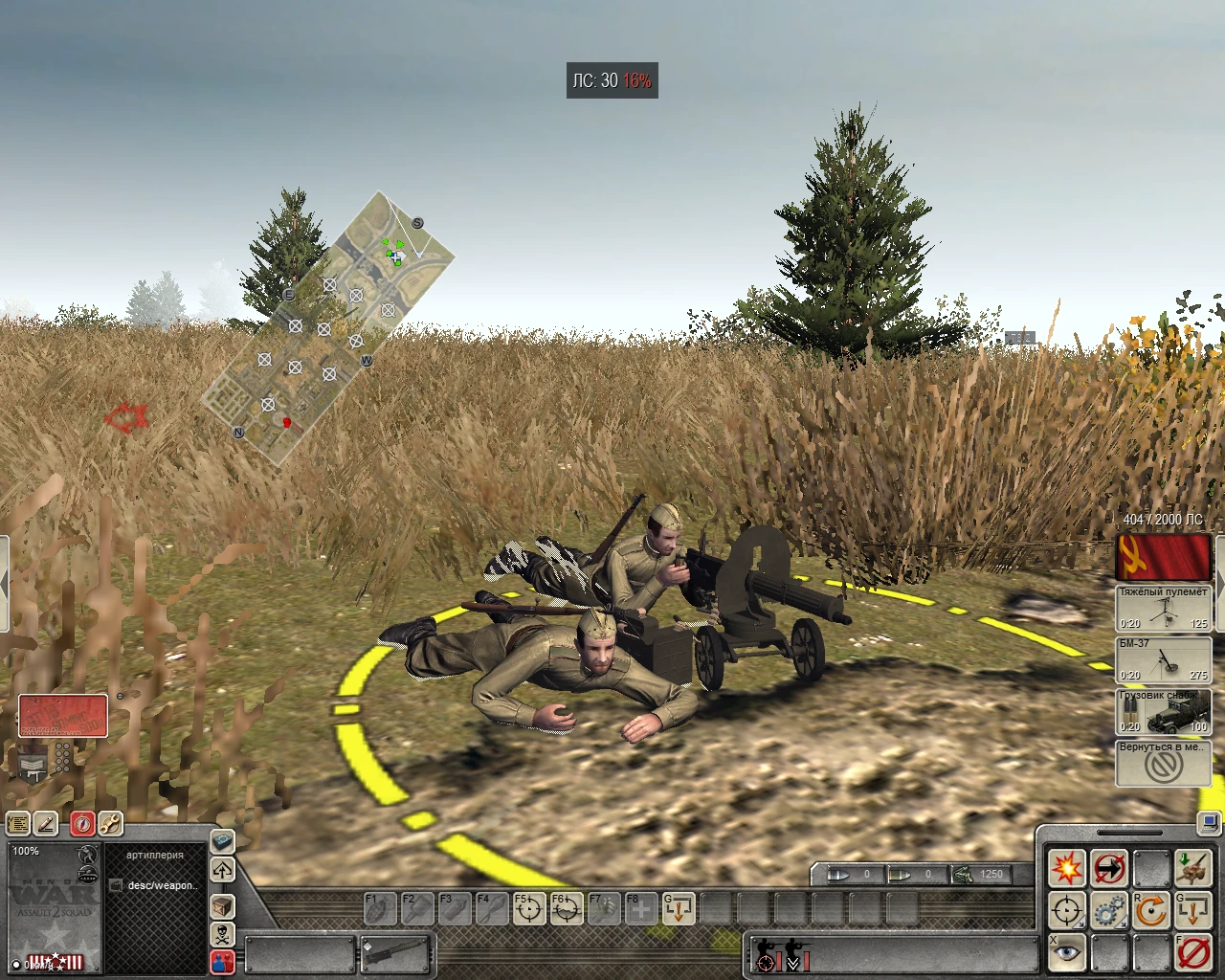Select the pick-up-weapon command with green arrow
1225x980 pixels.
[1193, 866]
